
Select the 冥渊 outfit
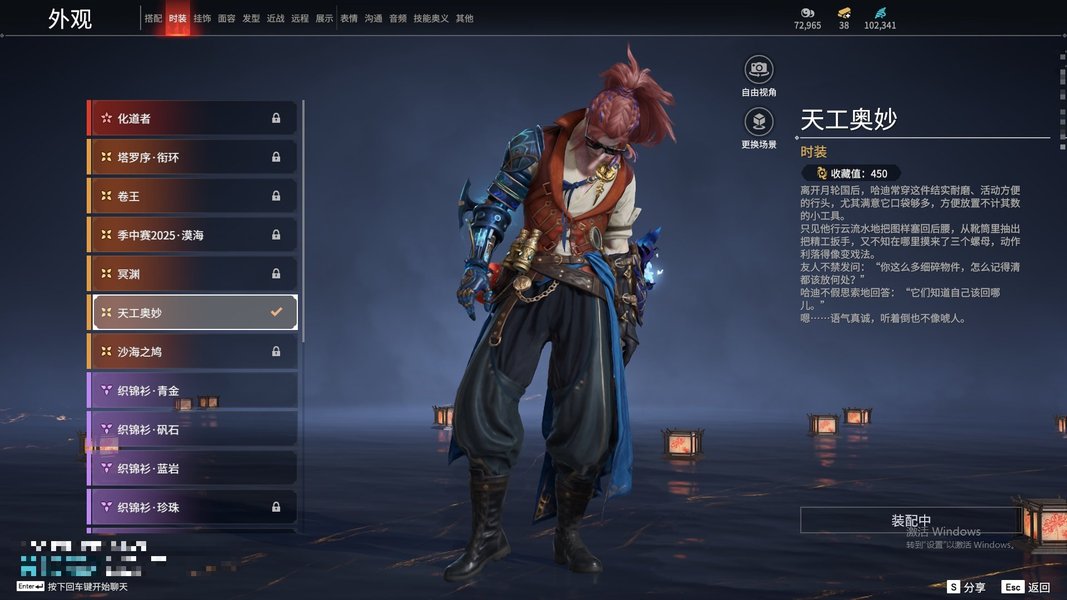point(194,273)
